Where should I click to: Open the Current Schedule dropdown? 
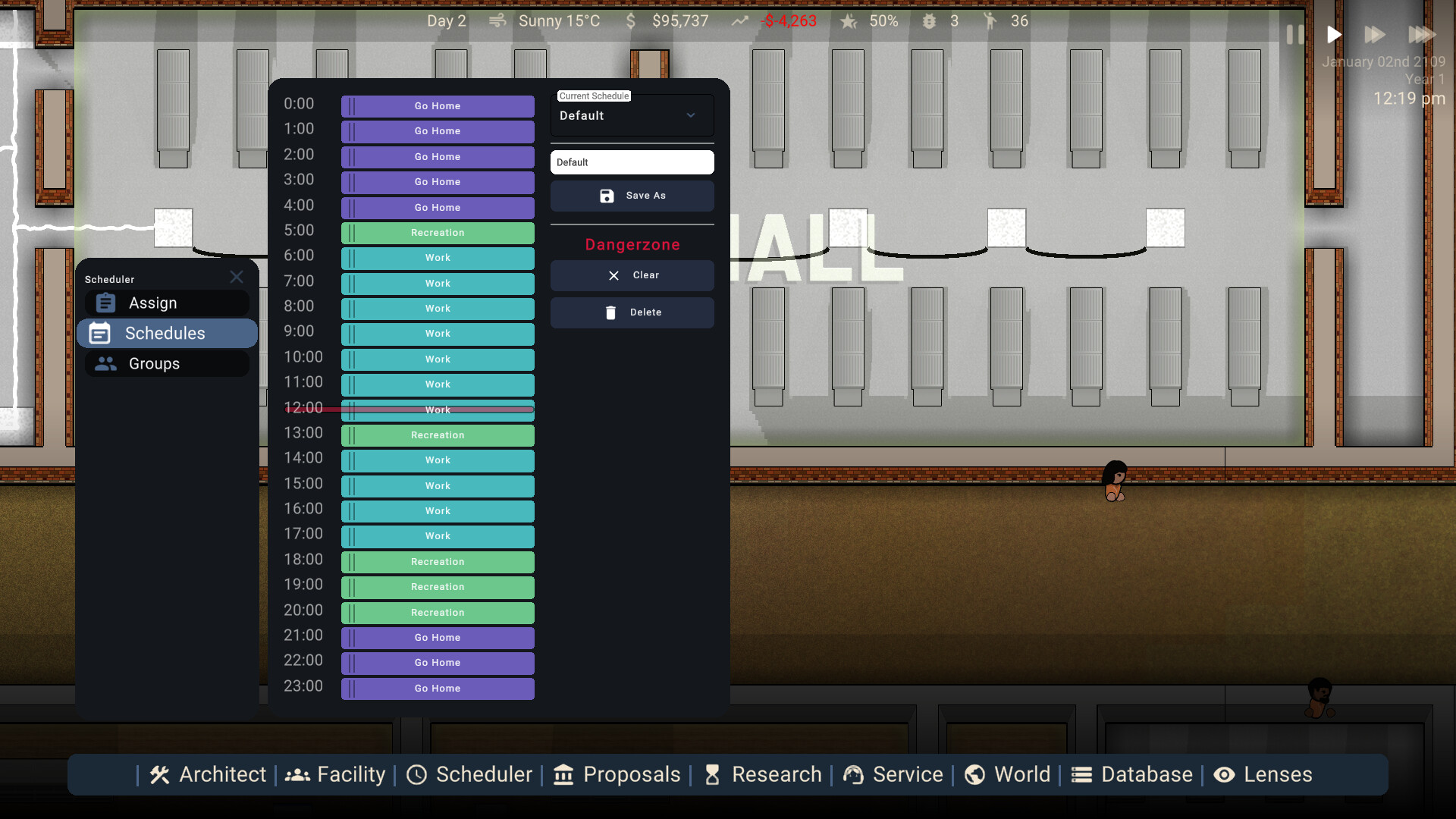tap(632, 115)
